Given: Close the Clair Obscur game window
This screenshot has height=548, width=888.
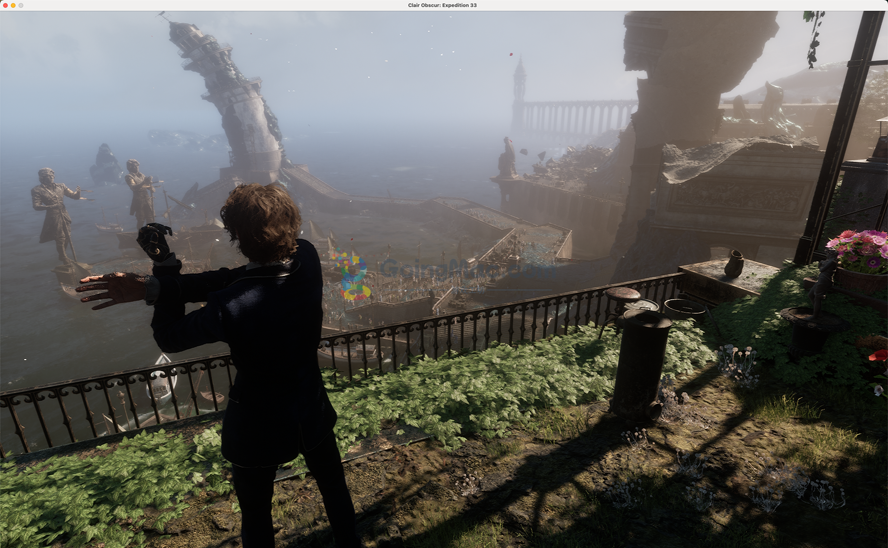Looking at the screenshot, I should [5, 5].
